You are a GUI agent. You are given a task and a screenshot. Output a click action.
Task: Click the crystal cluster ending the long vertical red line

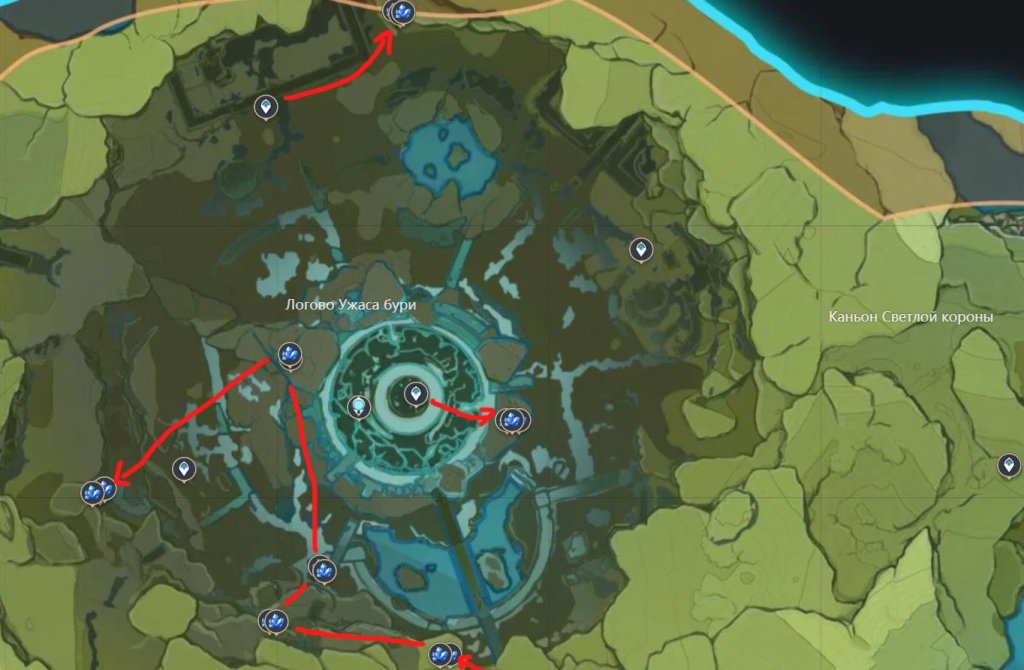pyautogui.click(x=323, y=569)
